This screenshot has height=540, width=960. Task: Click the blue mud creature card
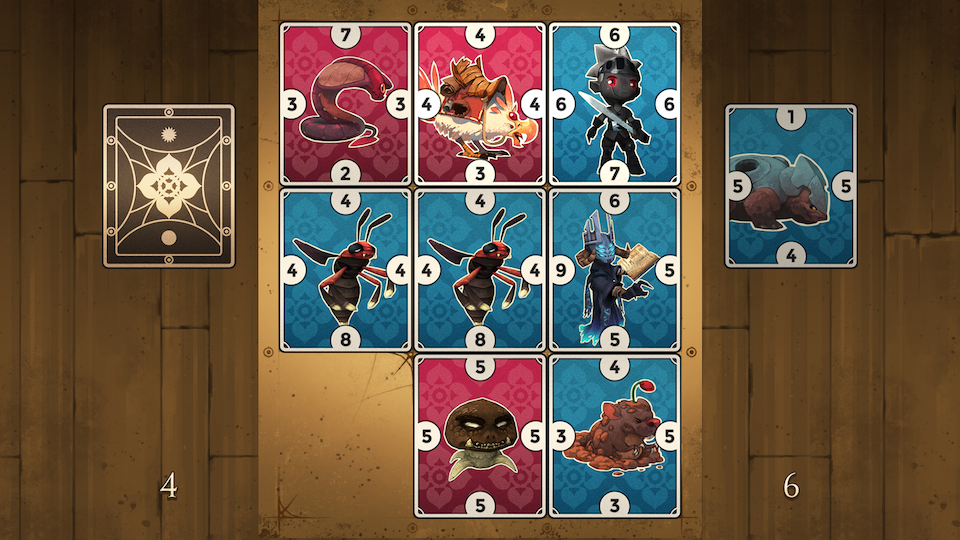coord(614,436)
